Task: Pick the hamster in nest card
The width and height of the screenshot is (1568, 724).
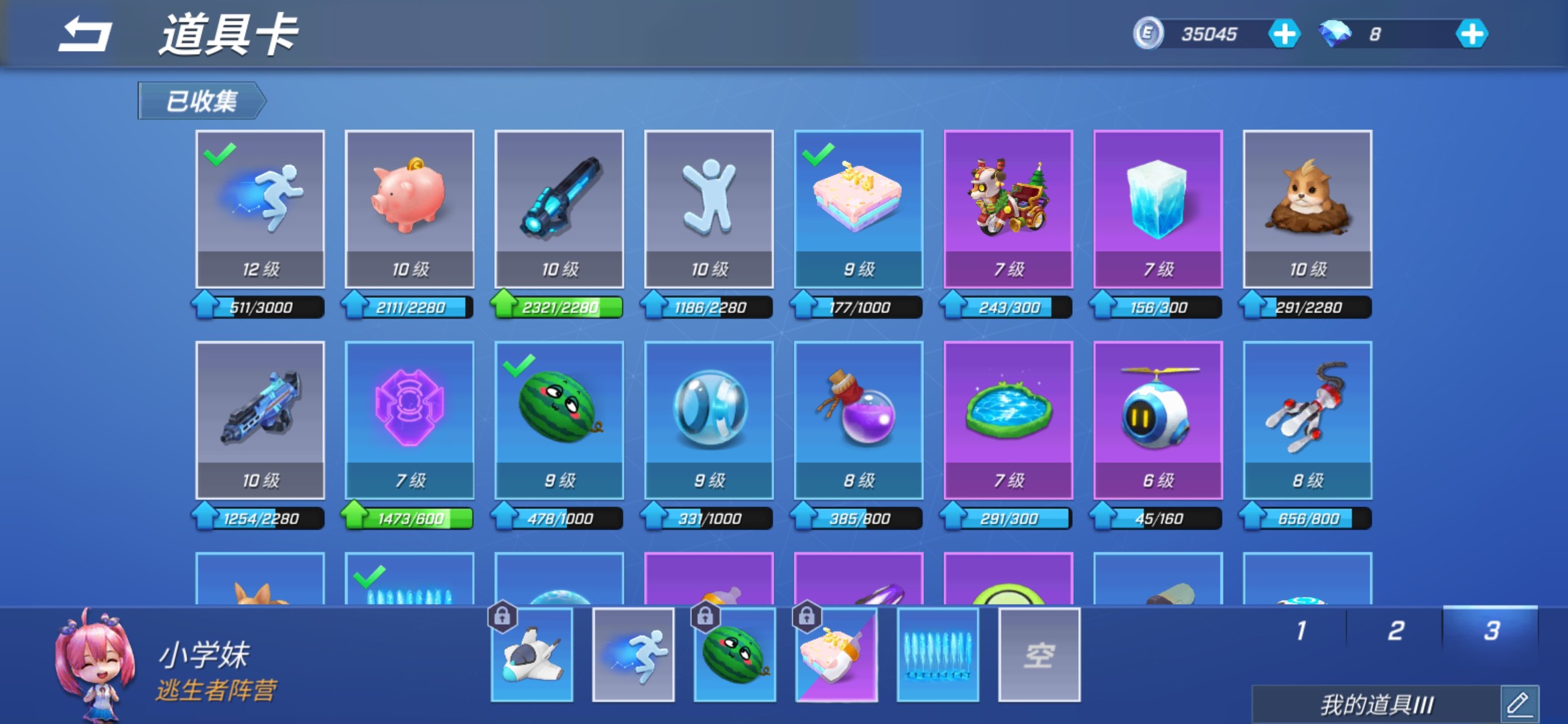Action: (1307, 208)
